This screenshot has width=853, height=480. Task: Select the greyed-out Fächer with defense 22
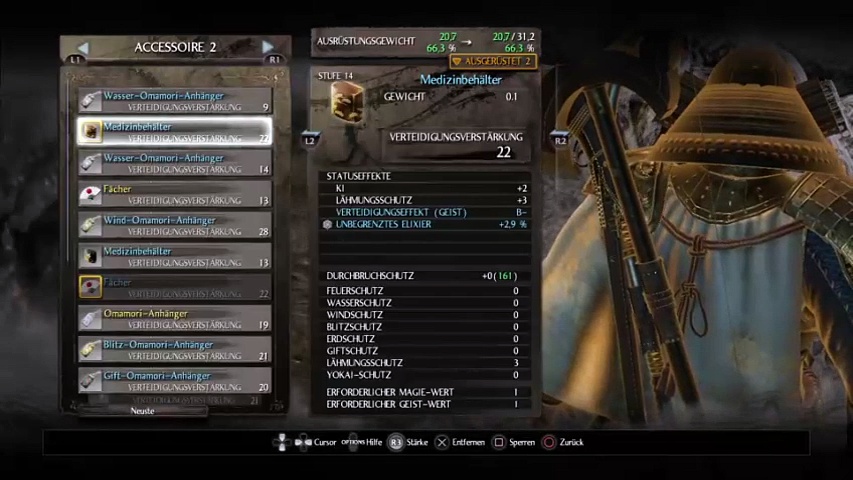175,287
